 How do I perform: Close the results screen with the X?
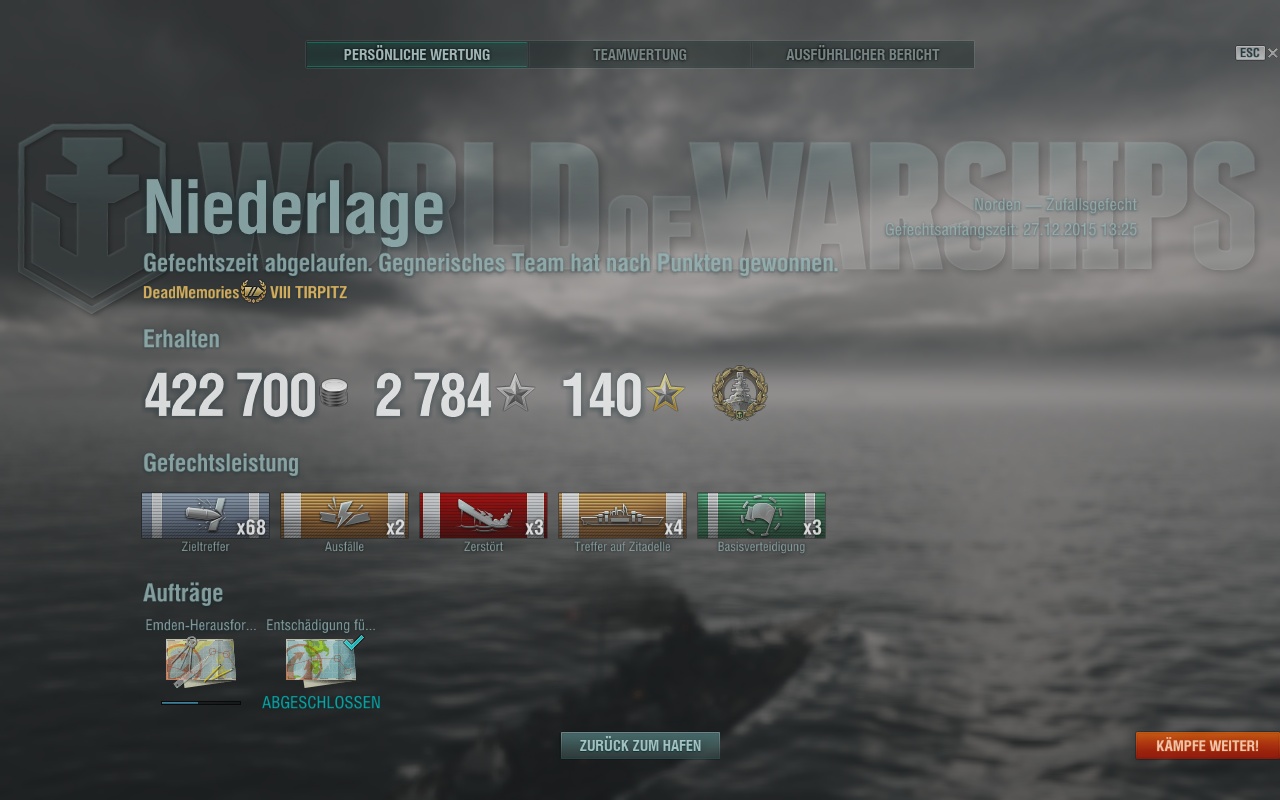point(1272,53)
